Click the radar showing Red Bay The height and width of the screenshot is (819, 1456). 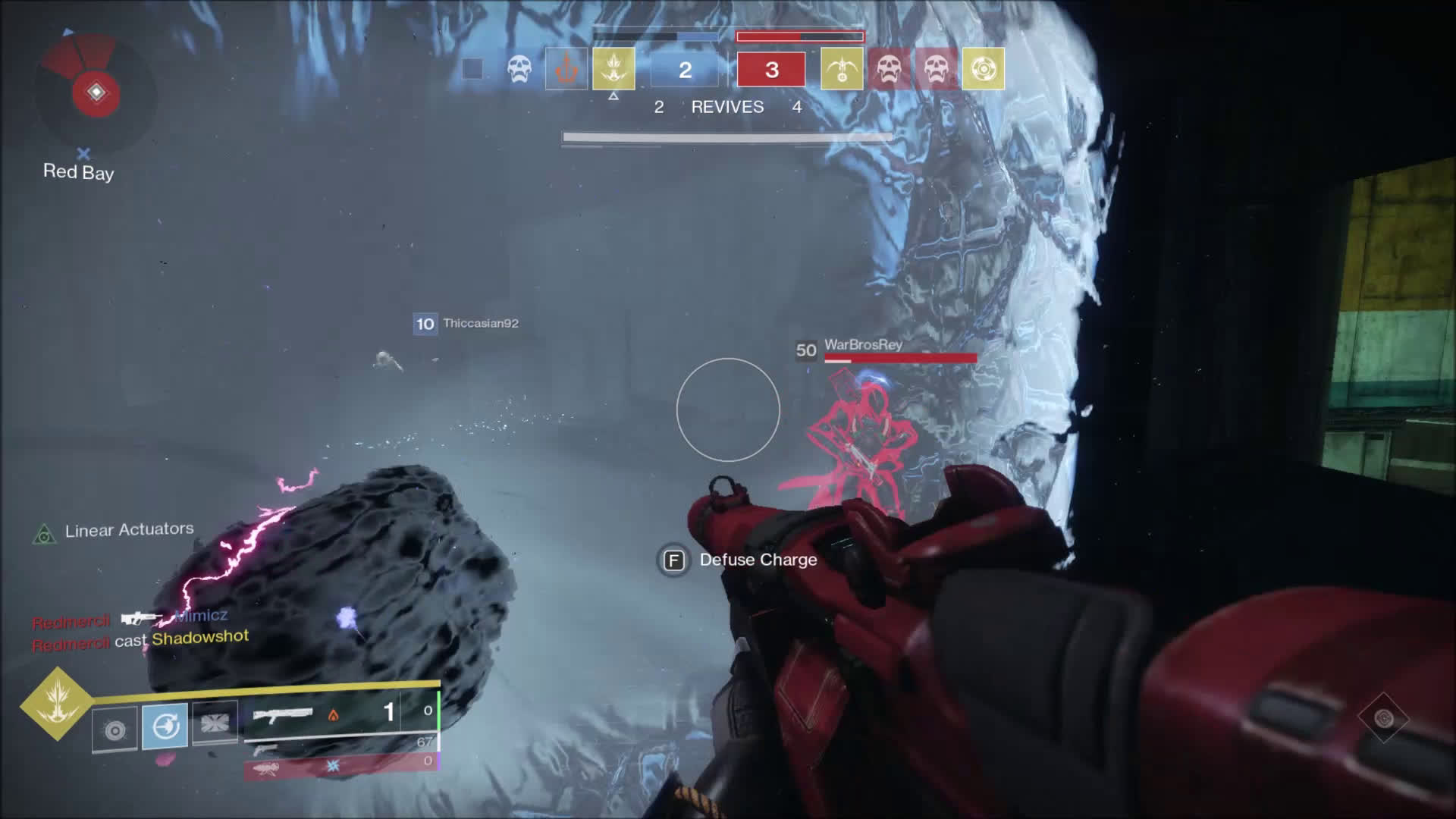[96, 93]
